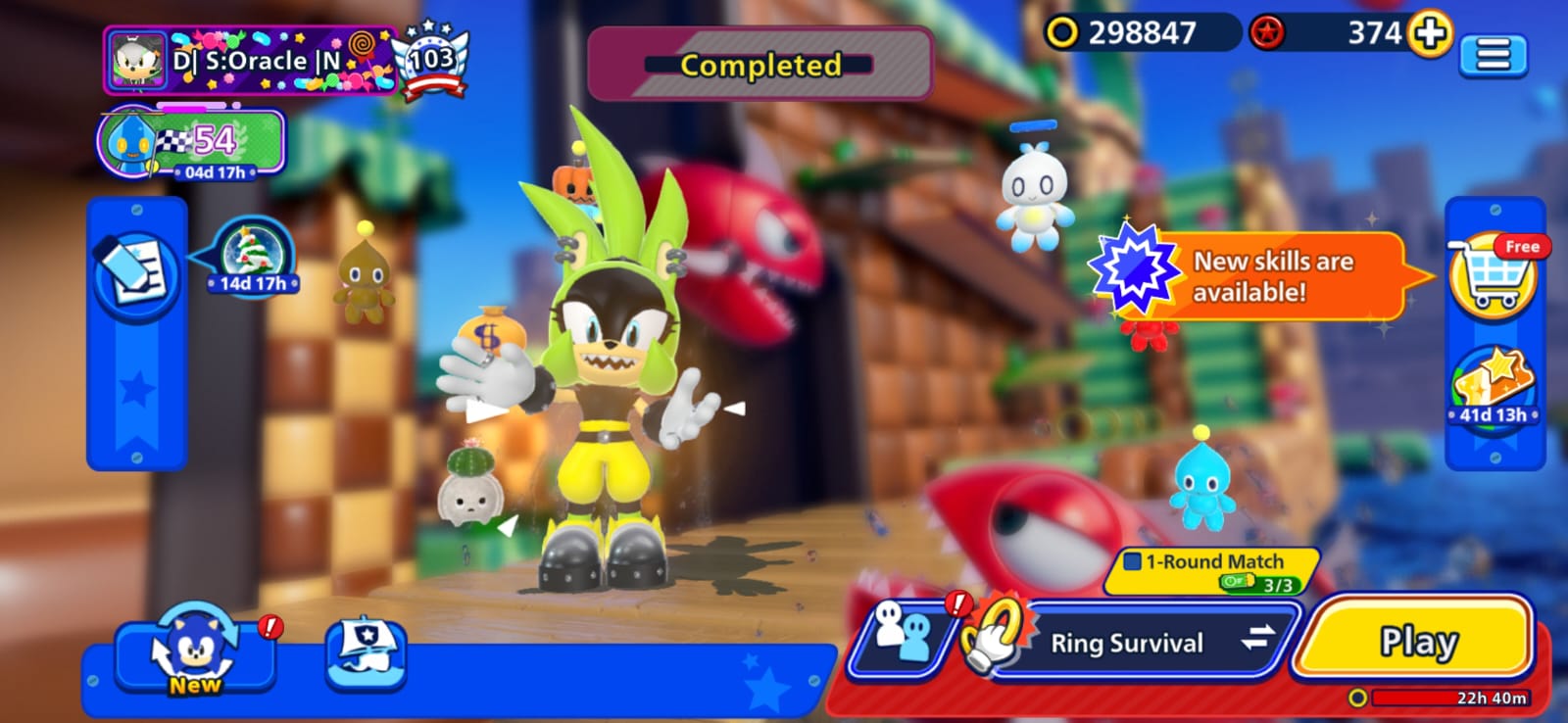Open the gold star event icon
The height and width of the screenshot is (723, 1568).
pos(1494,387)
